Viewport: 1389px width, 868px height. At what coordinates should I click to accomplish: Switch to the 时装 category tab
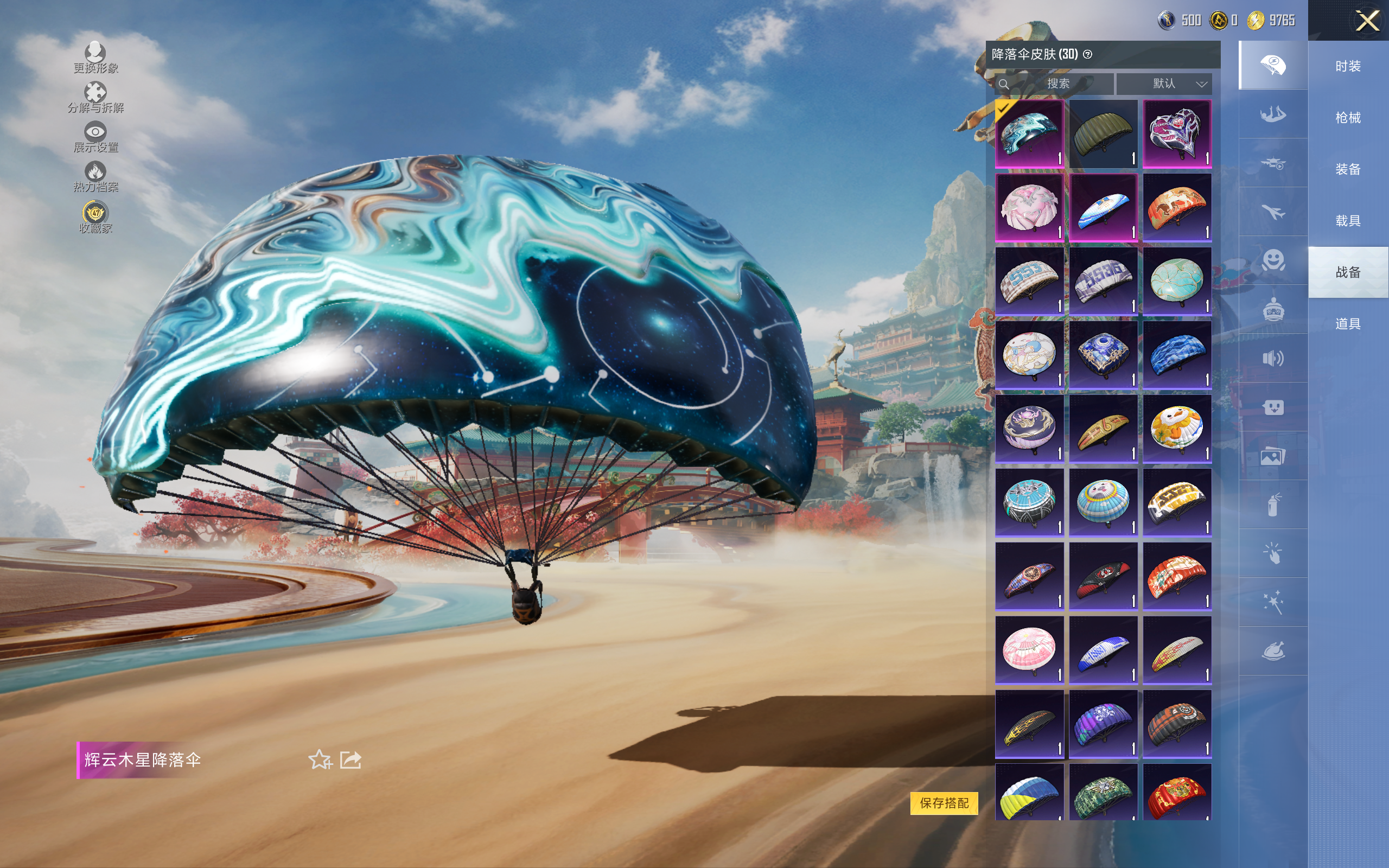click(1348, 66)
